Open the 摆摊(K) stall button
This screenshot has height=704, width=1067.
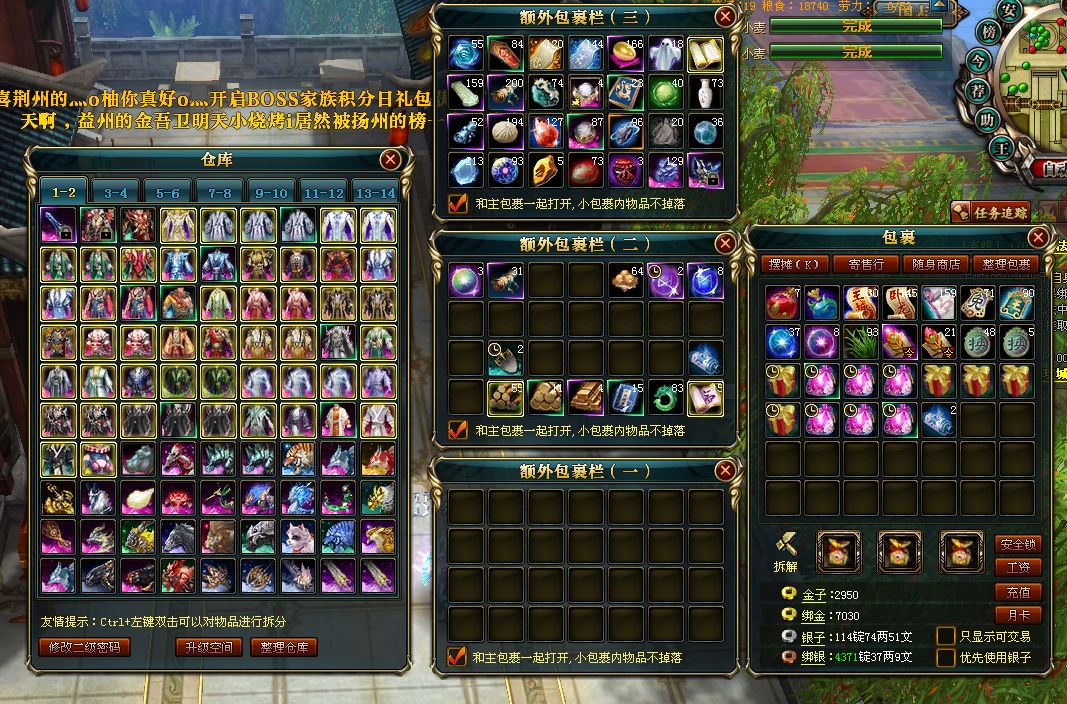pyautogui.click(x=795, y=264)
